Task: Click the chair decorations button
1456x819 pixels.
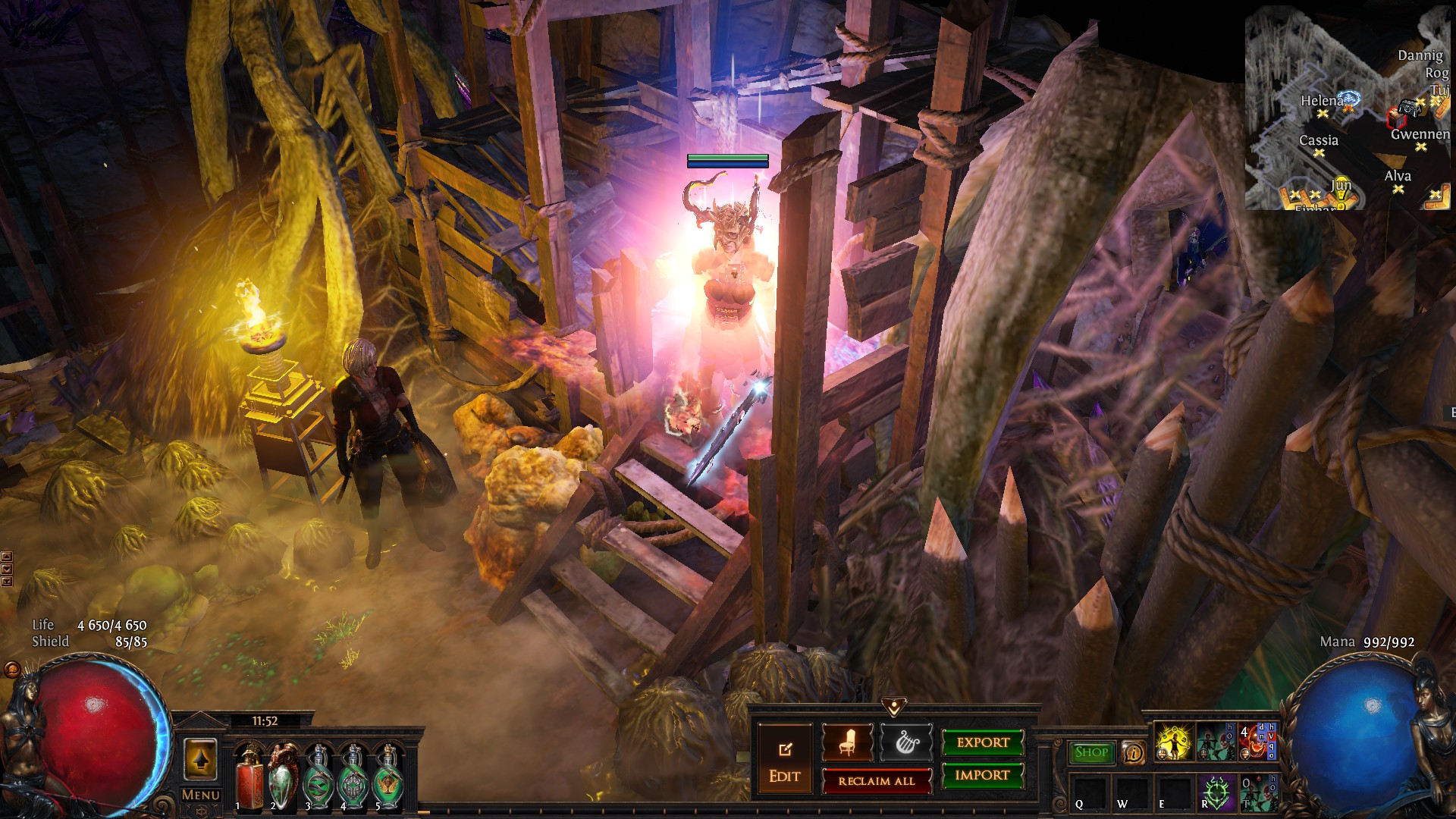Action: coord(847,742)
